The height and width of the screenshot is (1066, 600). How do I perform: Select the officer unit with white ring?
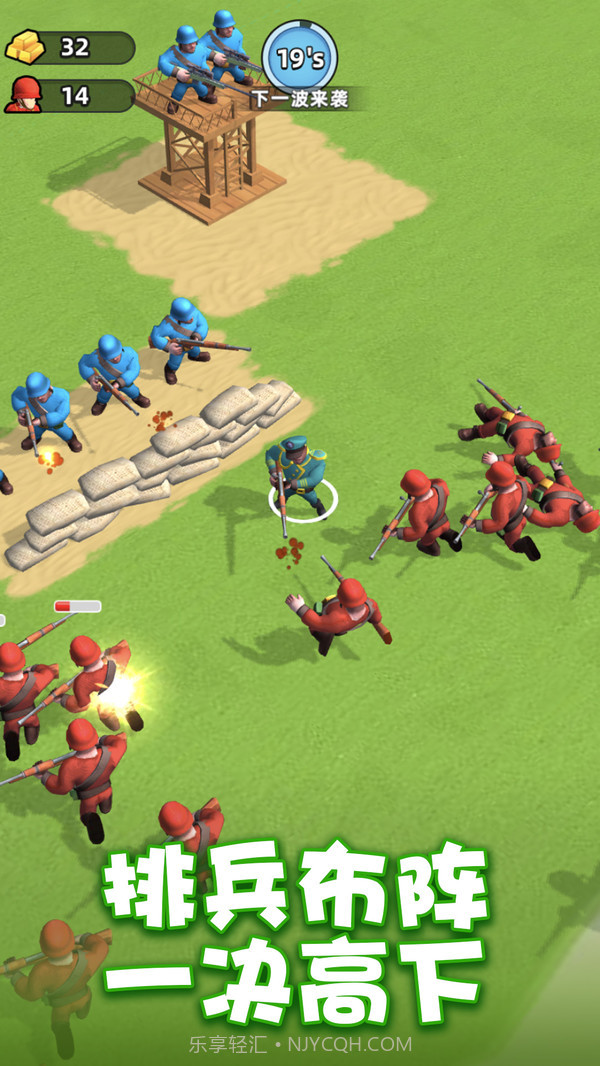298,477
